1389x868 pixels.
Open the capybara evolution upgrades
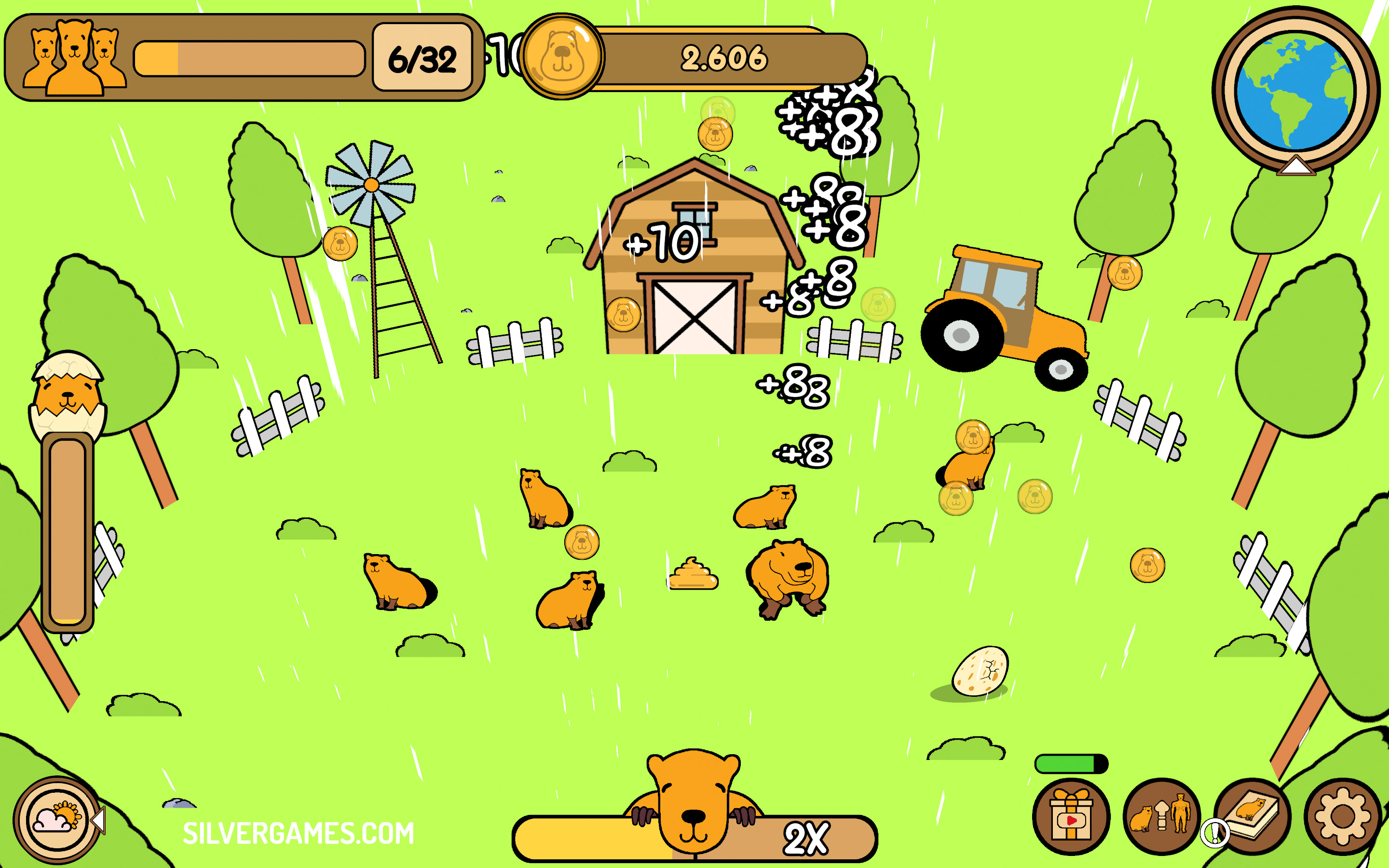1161,816
